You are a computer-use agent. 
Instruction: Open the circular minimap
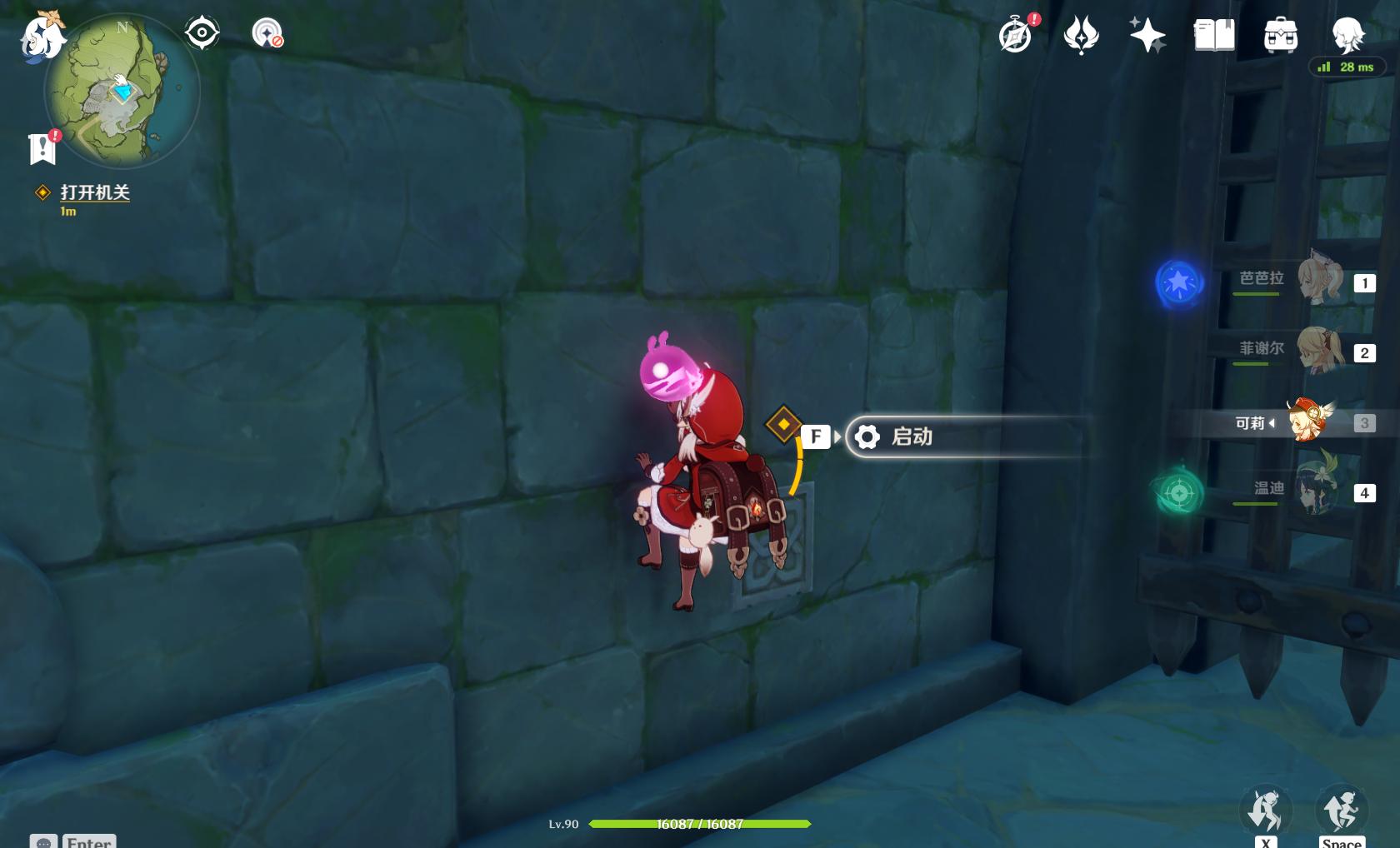pyautogui.click(x=122, y=92)
